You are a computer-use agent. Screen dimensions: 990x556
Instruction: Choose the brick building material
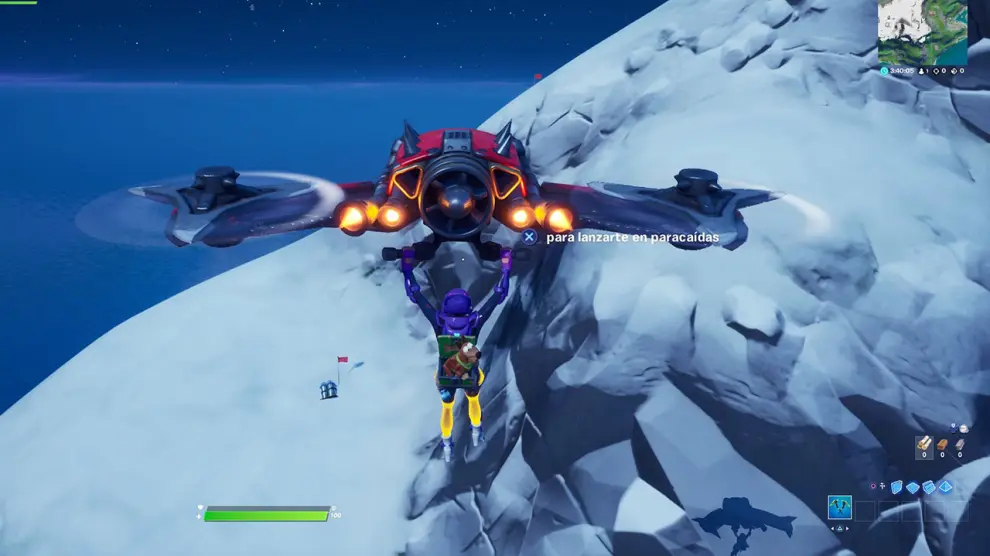point(942,443)
